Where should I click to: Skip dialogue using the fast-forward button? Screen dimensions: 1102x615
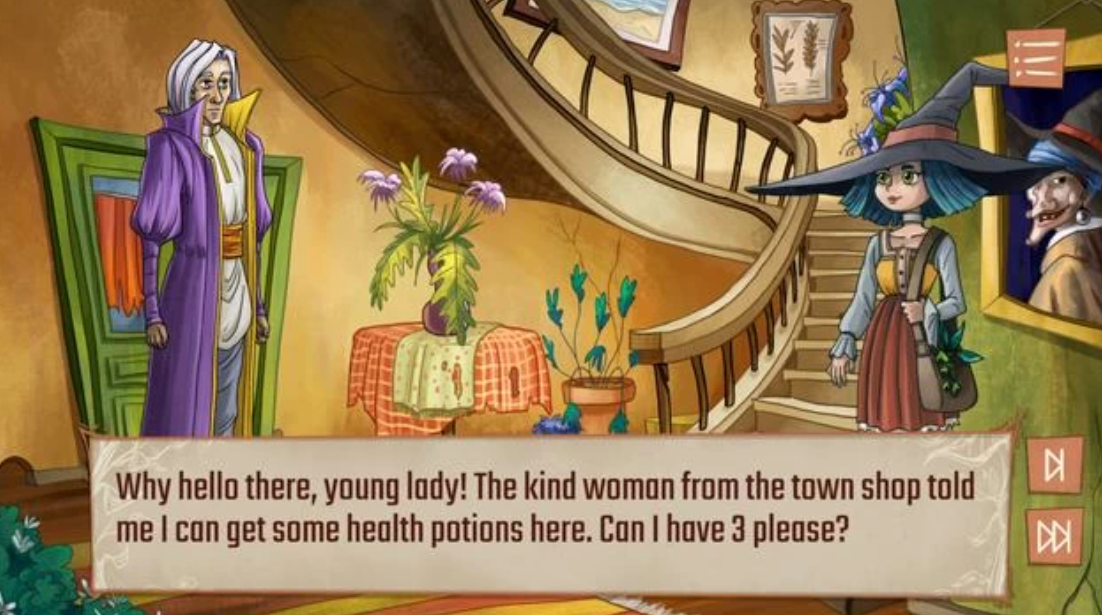(x=1054, y=537)
